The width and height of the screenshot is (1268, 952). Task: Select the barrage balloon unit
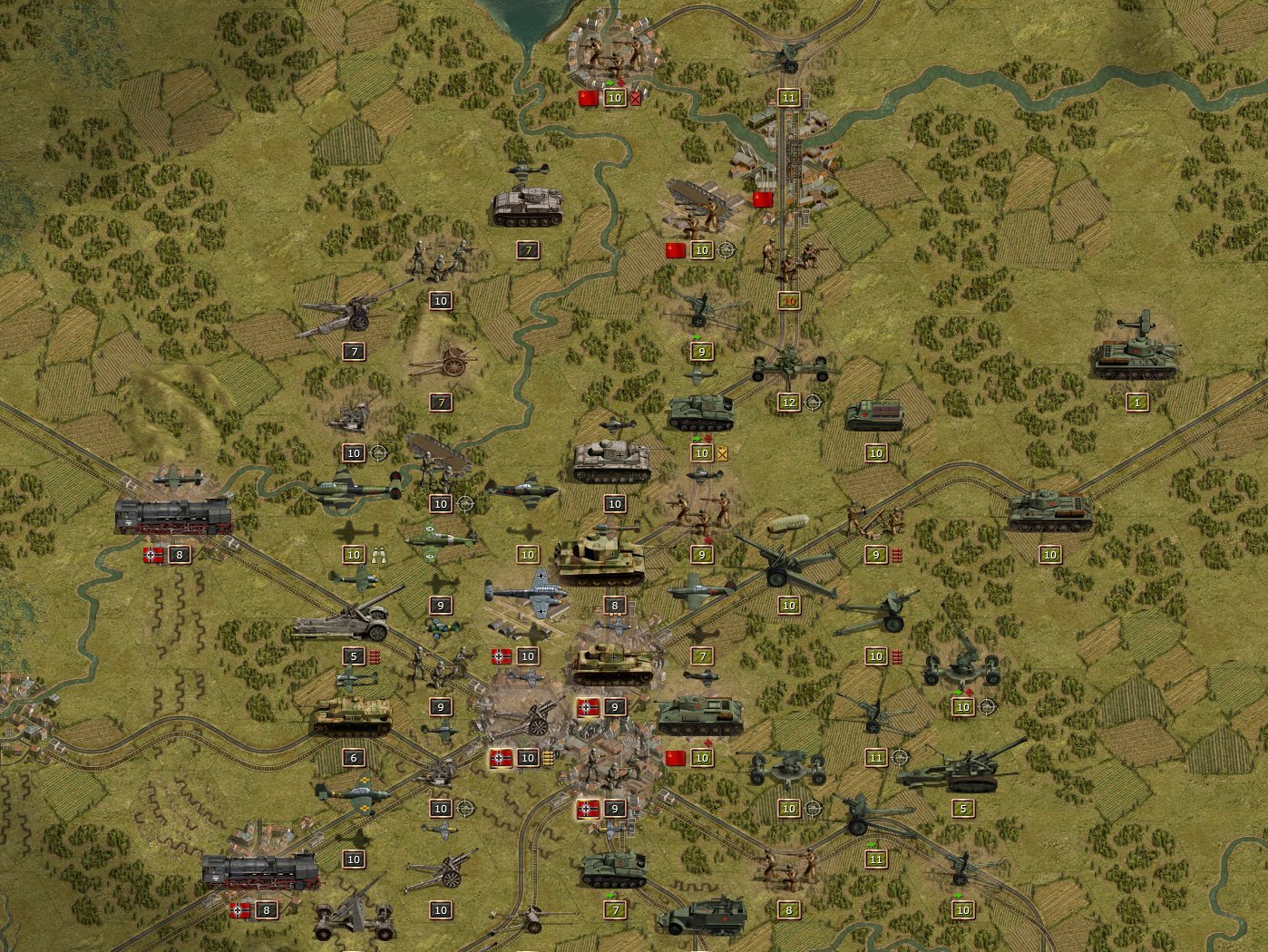pos(788,522)
